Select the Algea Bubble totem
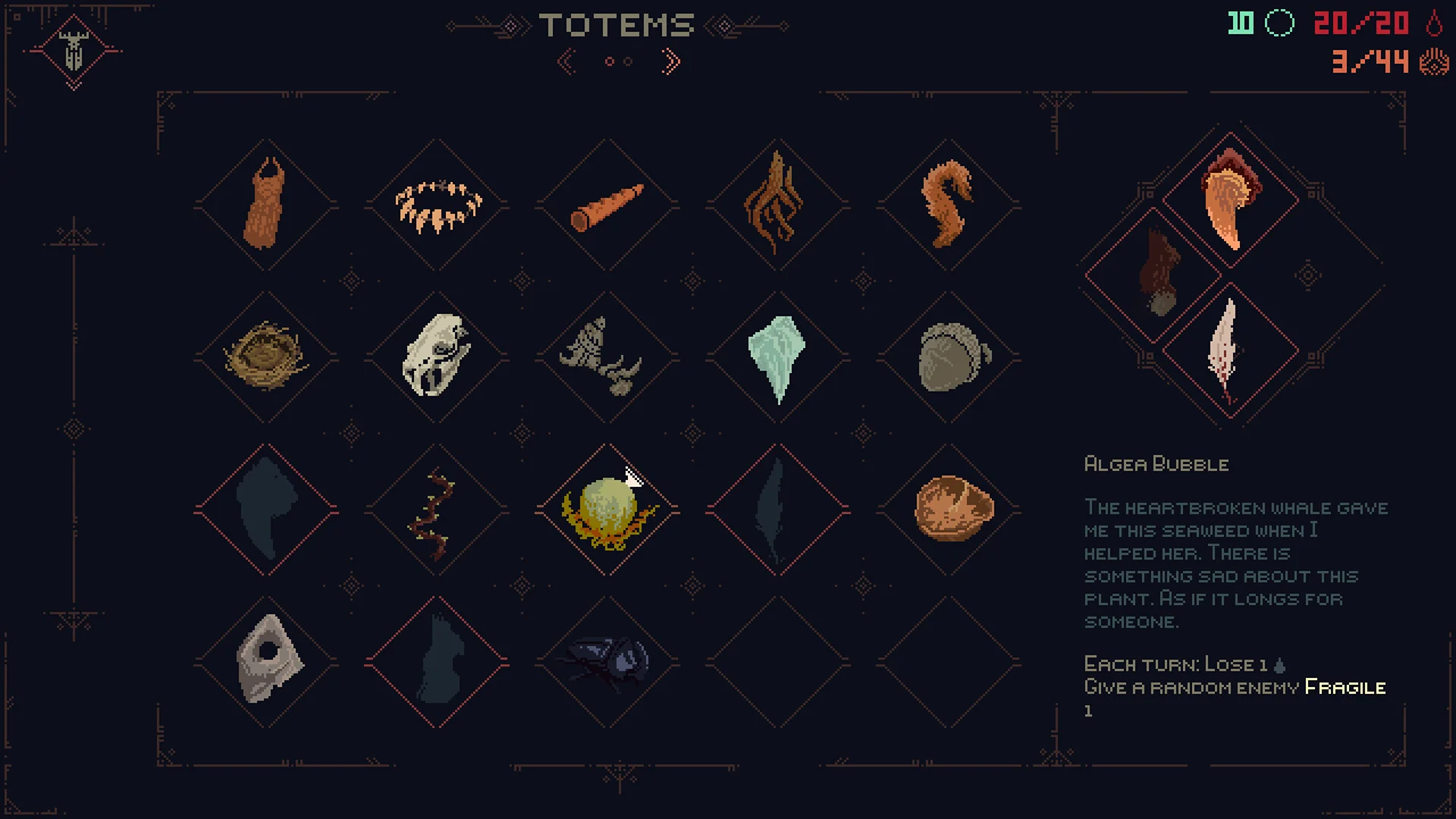Screen dimensions: 1456x819 (x=607, y=510)
